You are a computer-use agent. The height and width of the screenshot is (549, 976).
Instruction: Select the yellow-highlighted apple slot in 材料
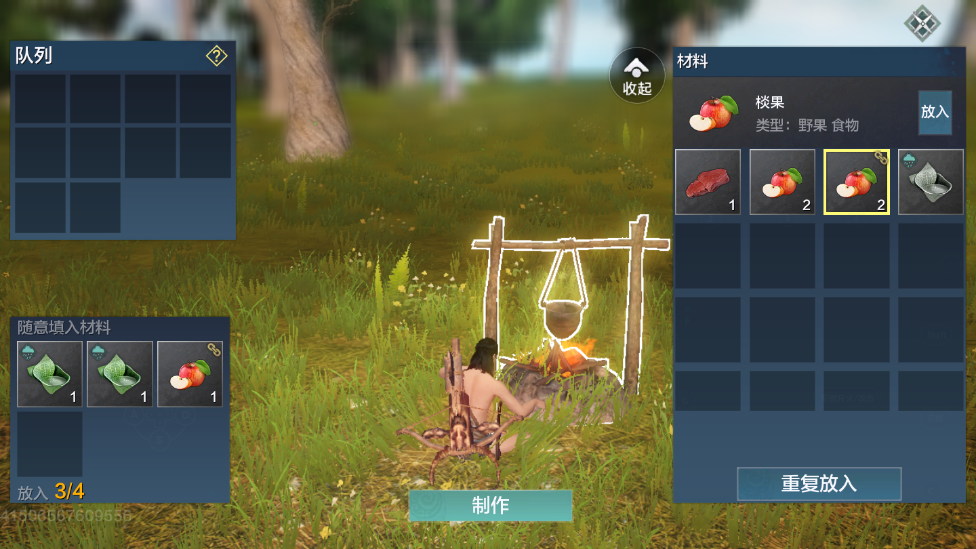(856, 182)
